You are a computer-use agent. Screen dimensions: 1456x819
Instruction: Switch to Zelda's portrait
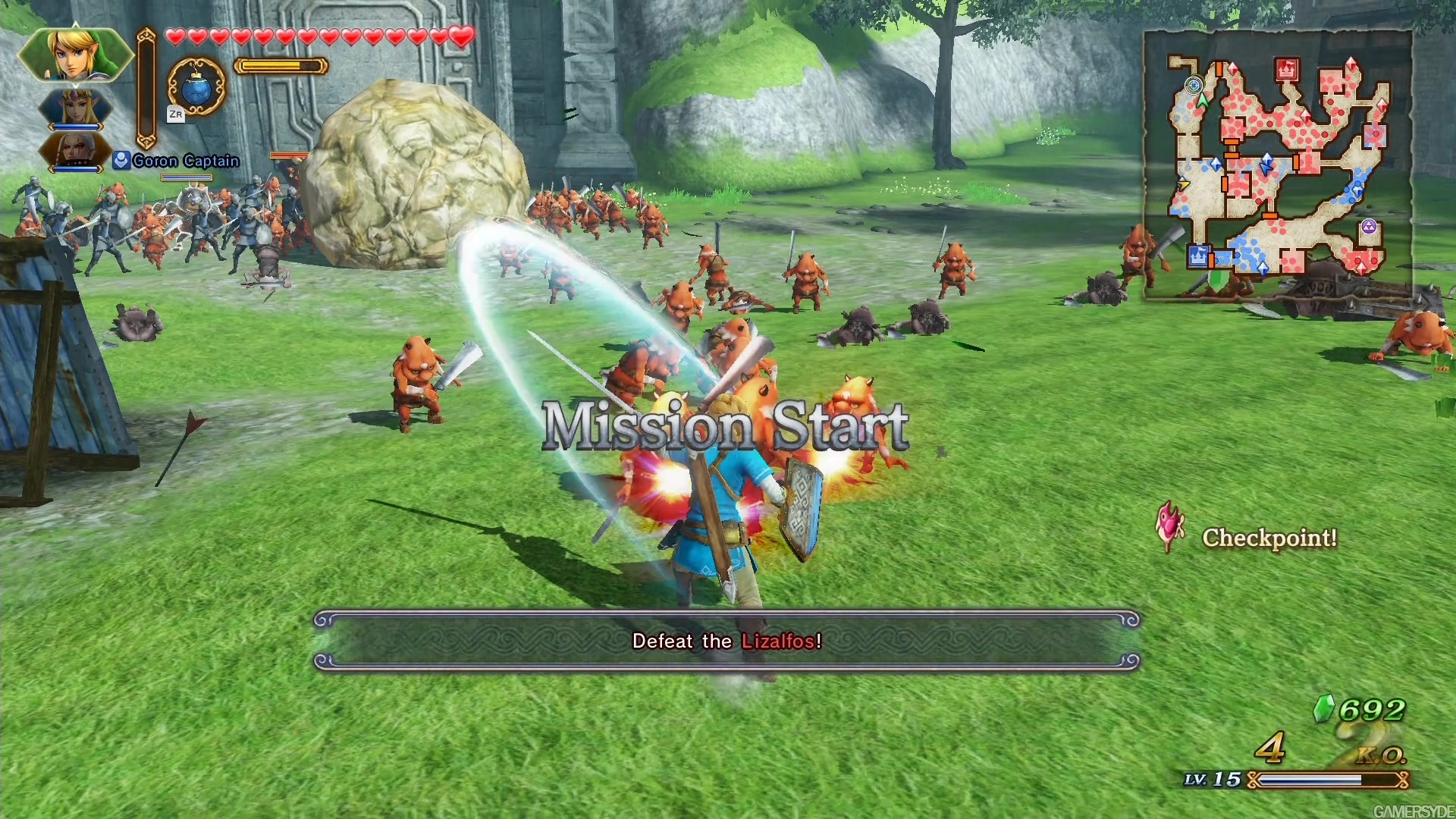point(75,108)
